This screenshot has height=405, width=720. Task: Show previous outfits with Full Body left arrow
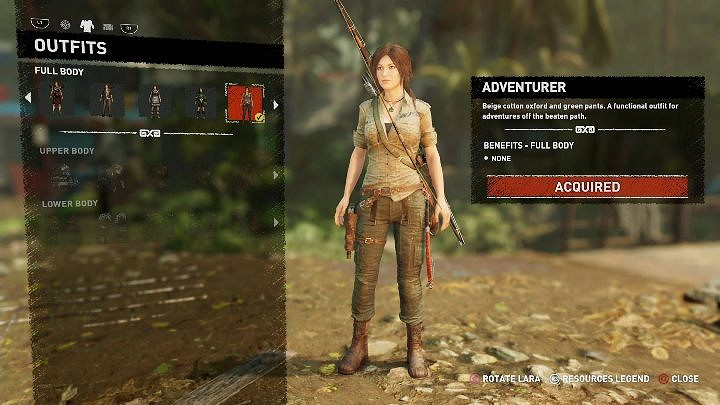[27, 98]
